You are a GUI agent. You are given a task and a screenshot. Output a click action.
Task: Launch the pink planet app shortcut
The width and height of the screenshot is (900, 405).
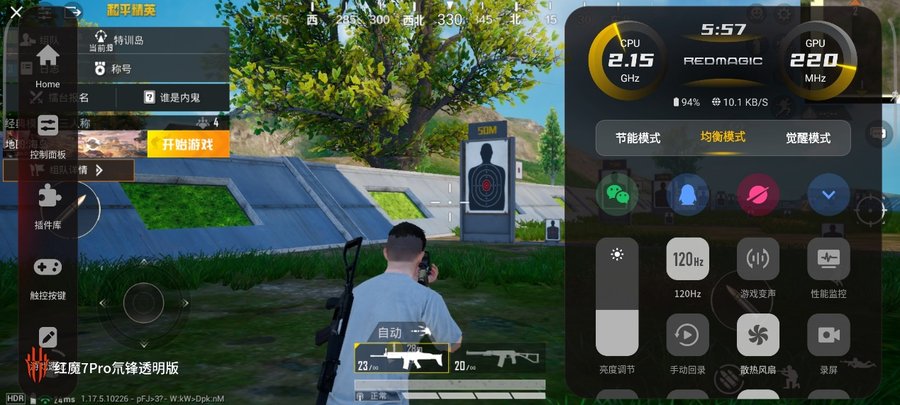(758, 195)
